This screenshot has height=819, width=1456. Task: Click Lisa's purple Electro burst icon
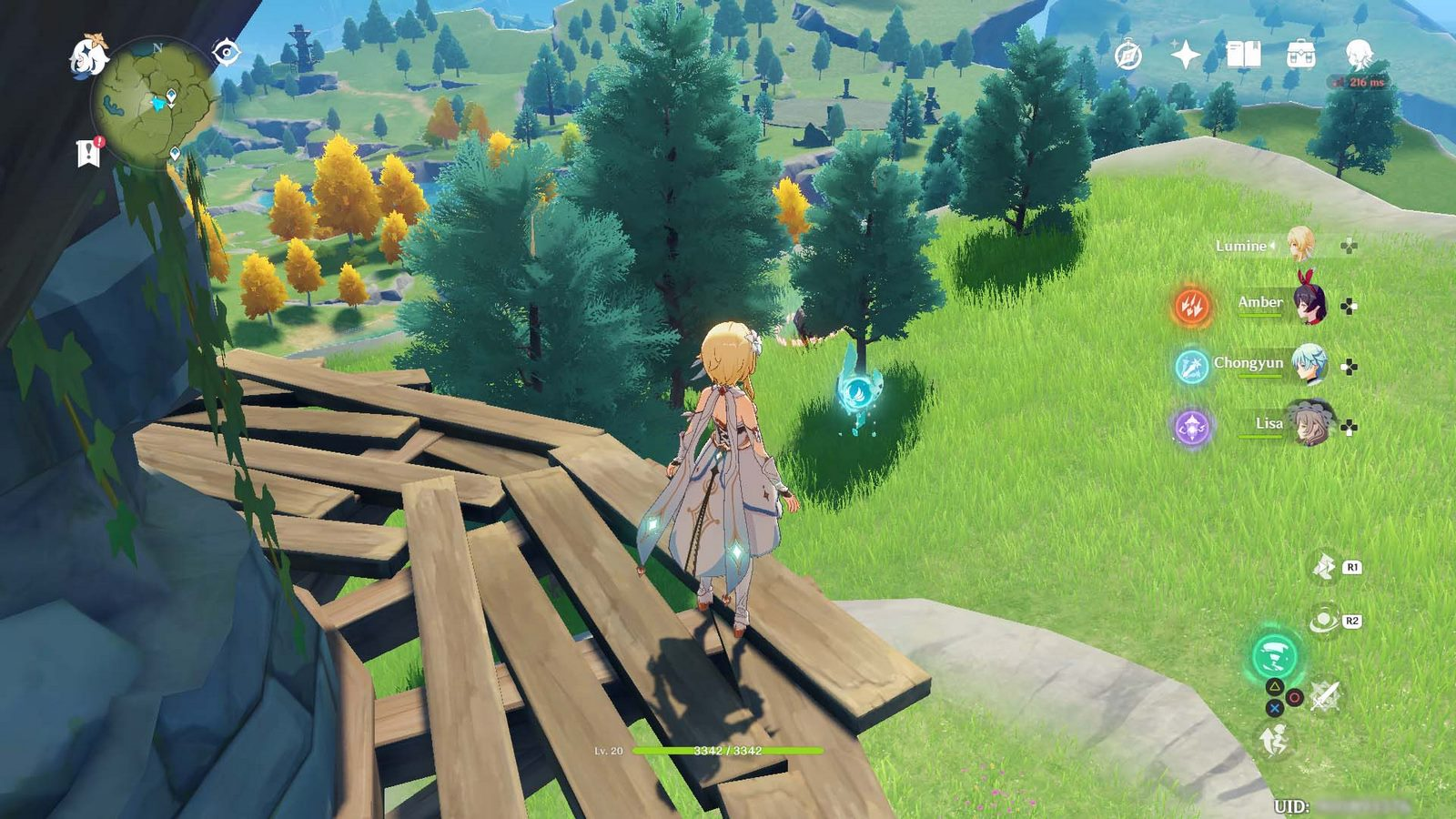[x=1191, y=426]
